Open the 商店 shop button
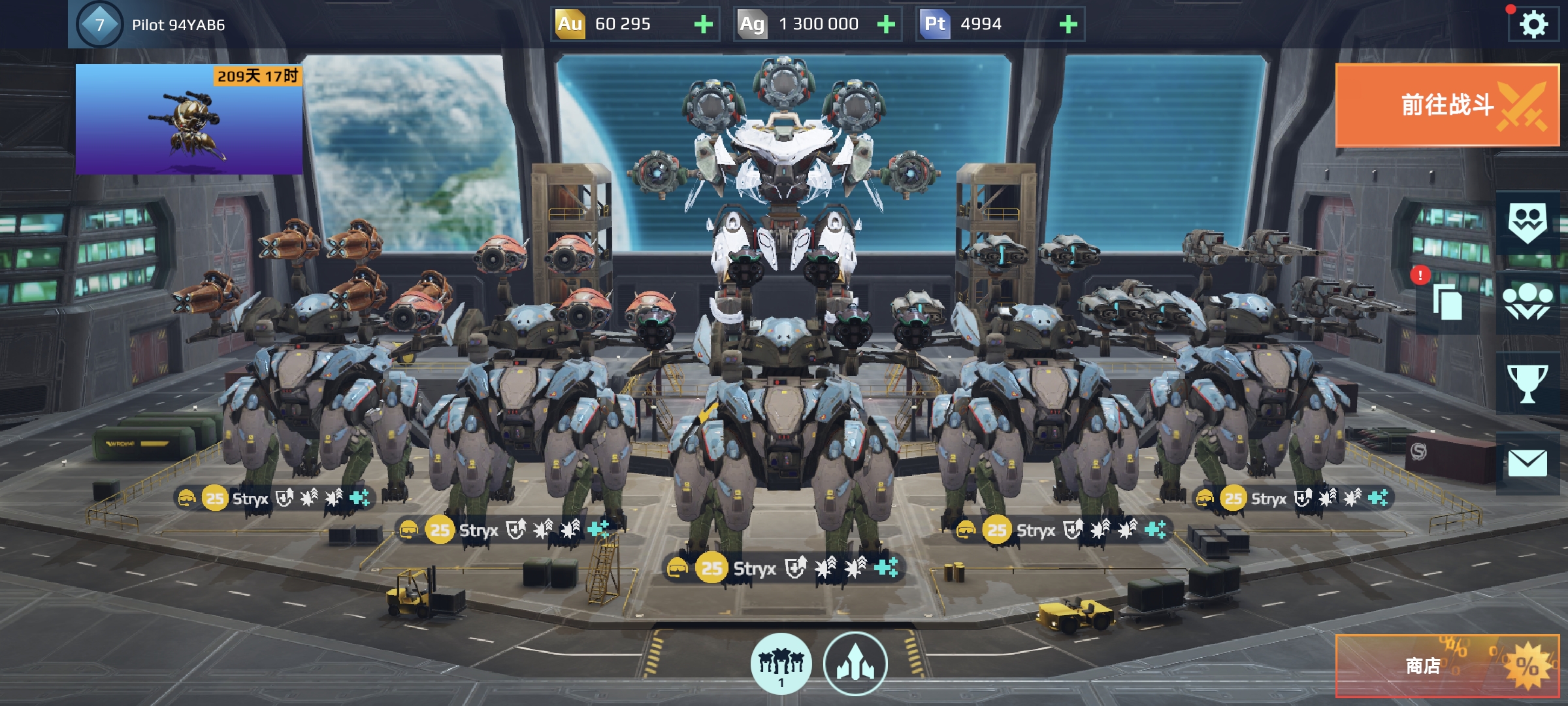 1447,665
